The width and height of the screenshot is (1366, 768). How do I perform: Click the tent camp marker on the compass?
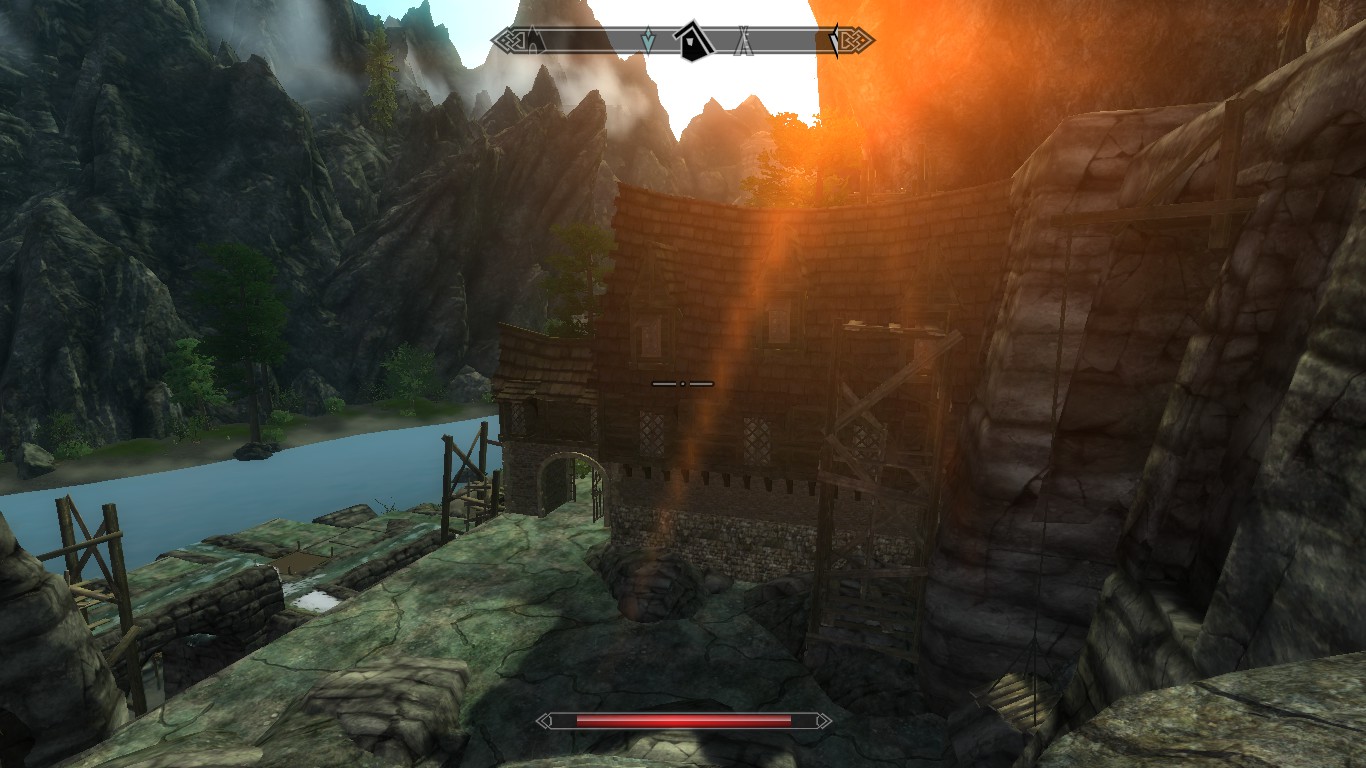pyautogui.click(x=743, y=41)
